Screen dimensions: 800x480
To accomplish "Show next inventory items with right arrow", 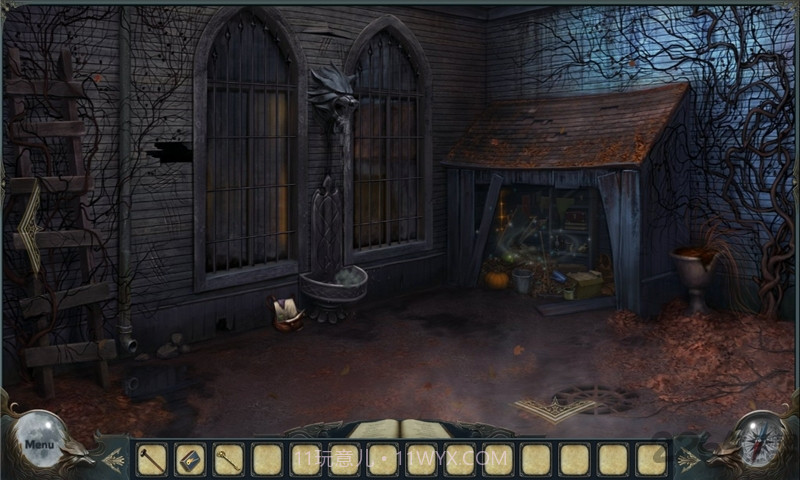I will (x=688, y=460).
